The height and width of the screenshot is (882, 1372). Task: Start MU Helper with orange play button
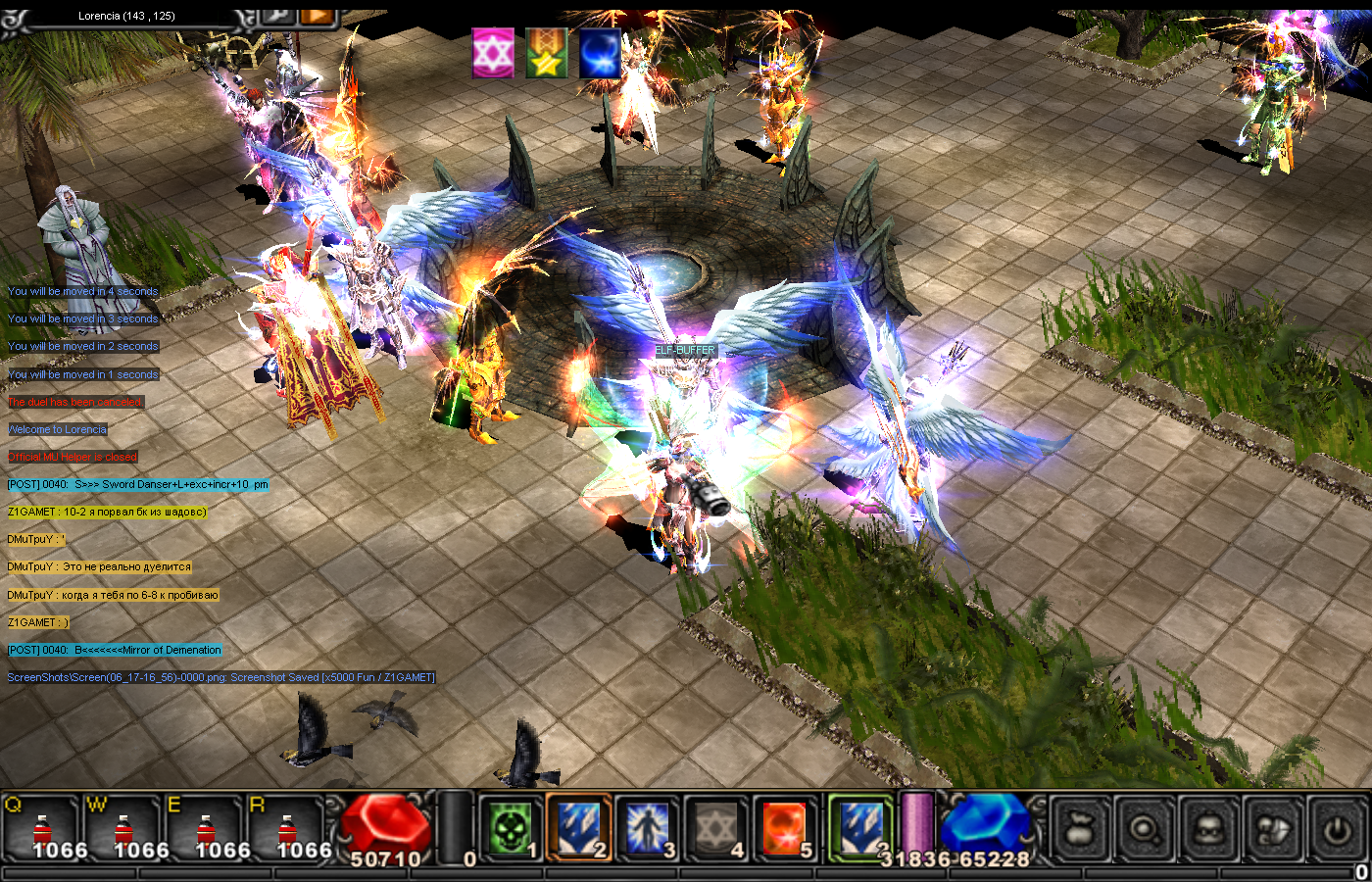pyautogui.click(x=317, y=15)
